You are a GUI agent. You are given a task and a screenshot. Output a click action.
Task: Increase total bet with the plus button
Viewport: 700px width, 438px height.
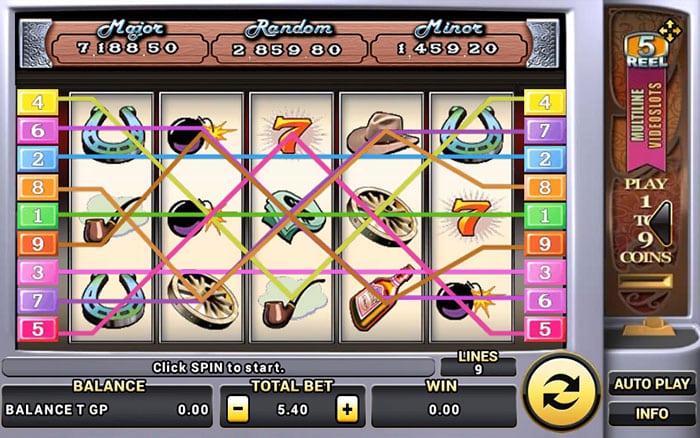[x=346, y=408]
